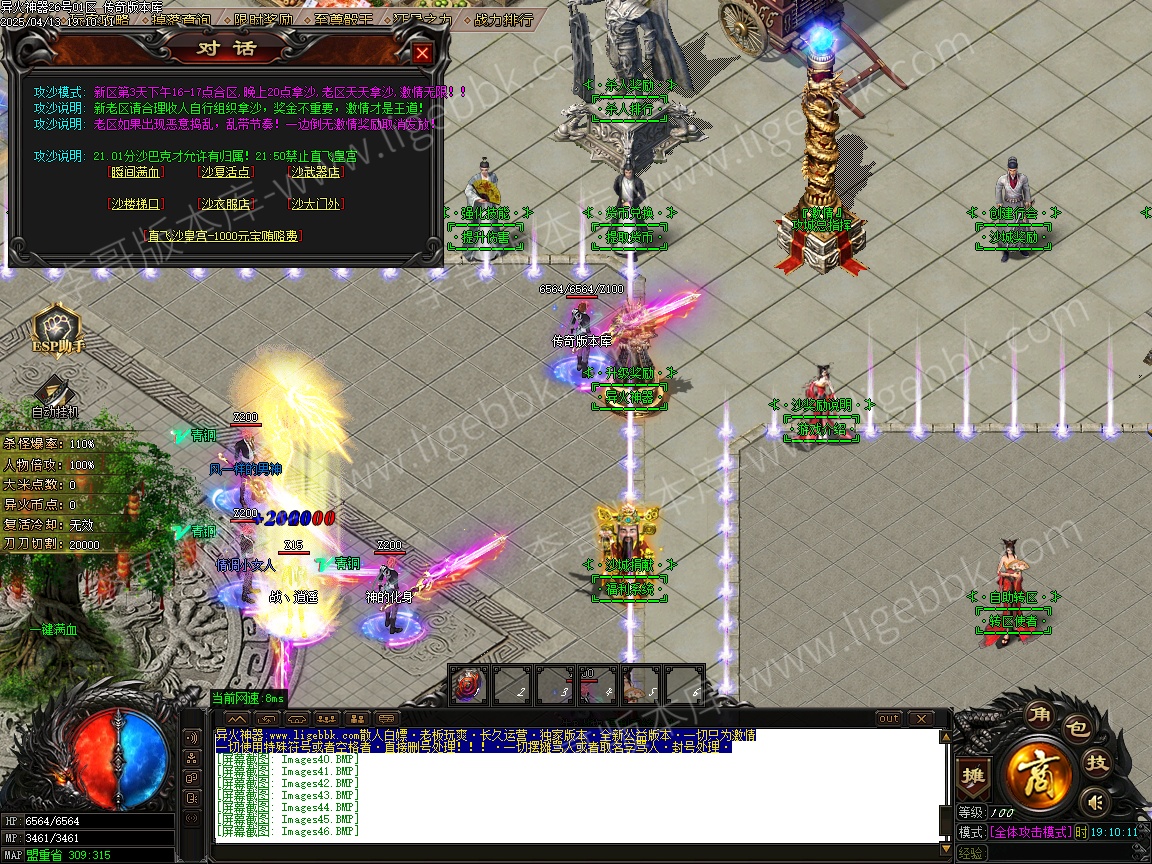Image resolution: width=1152 pixels, height=864 pixels.
Task: Open the 摊 stall button
Action: [971, 776]
